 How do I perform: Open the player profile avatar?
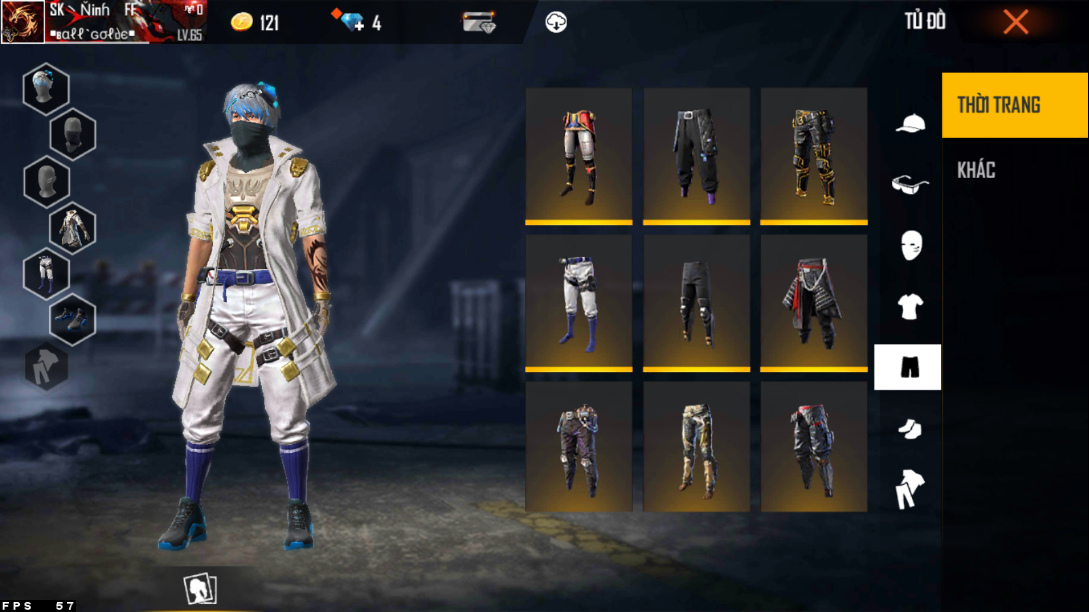pyautogui.click(x=23, y=22)
